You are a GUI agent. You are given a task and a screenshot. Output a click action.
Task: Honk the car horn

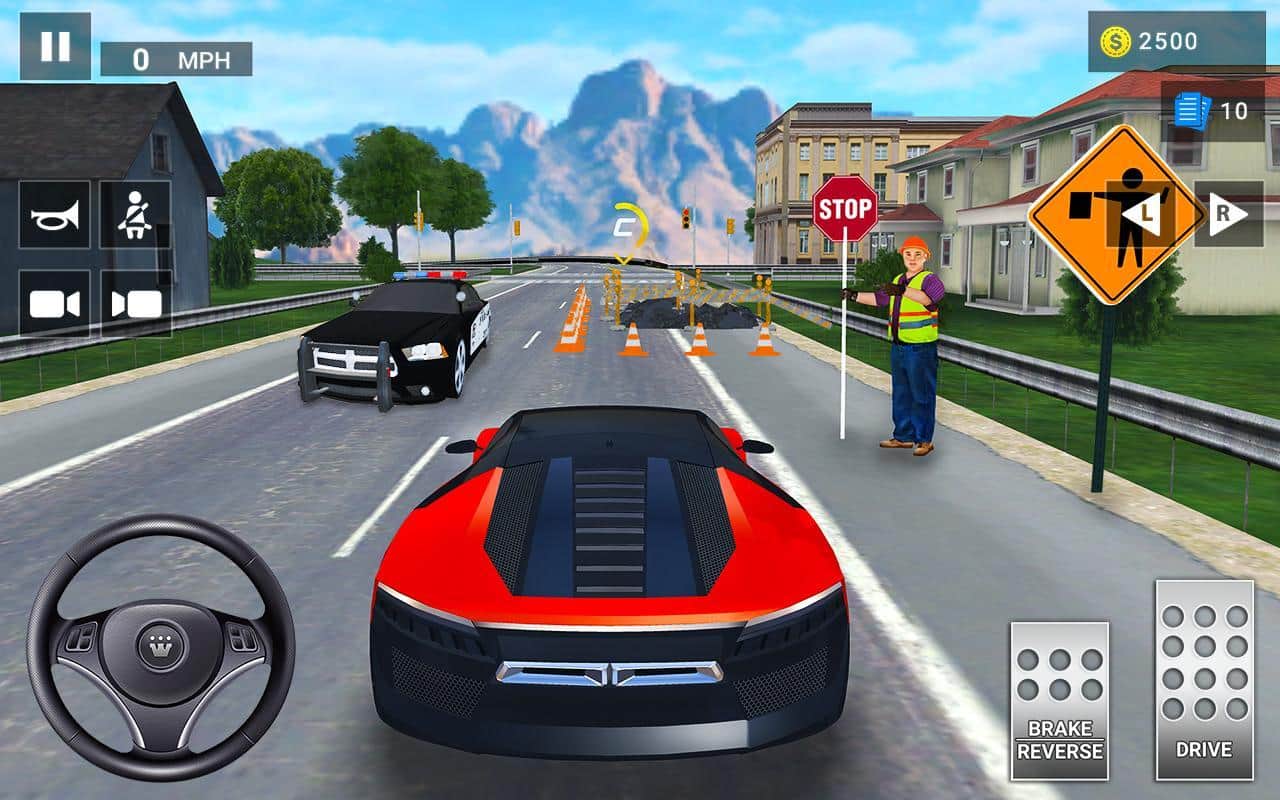(54, 215)
